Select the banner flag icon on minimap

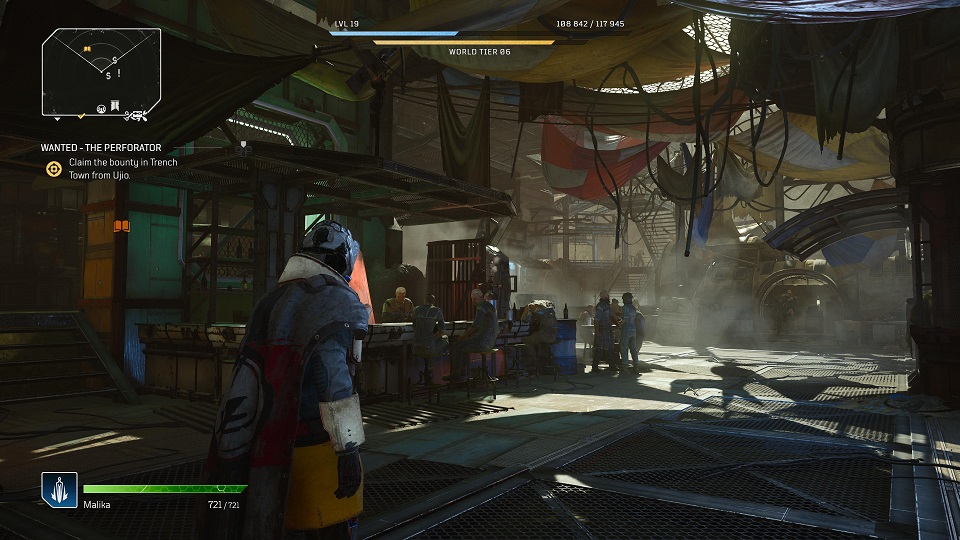116,106
